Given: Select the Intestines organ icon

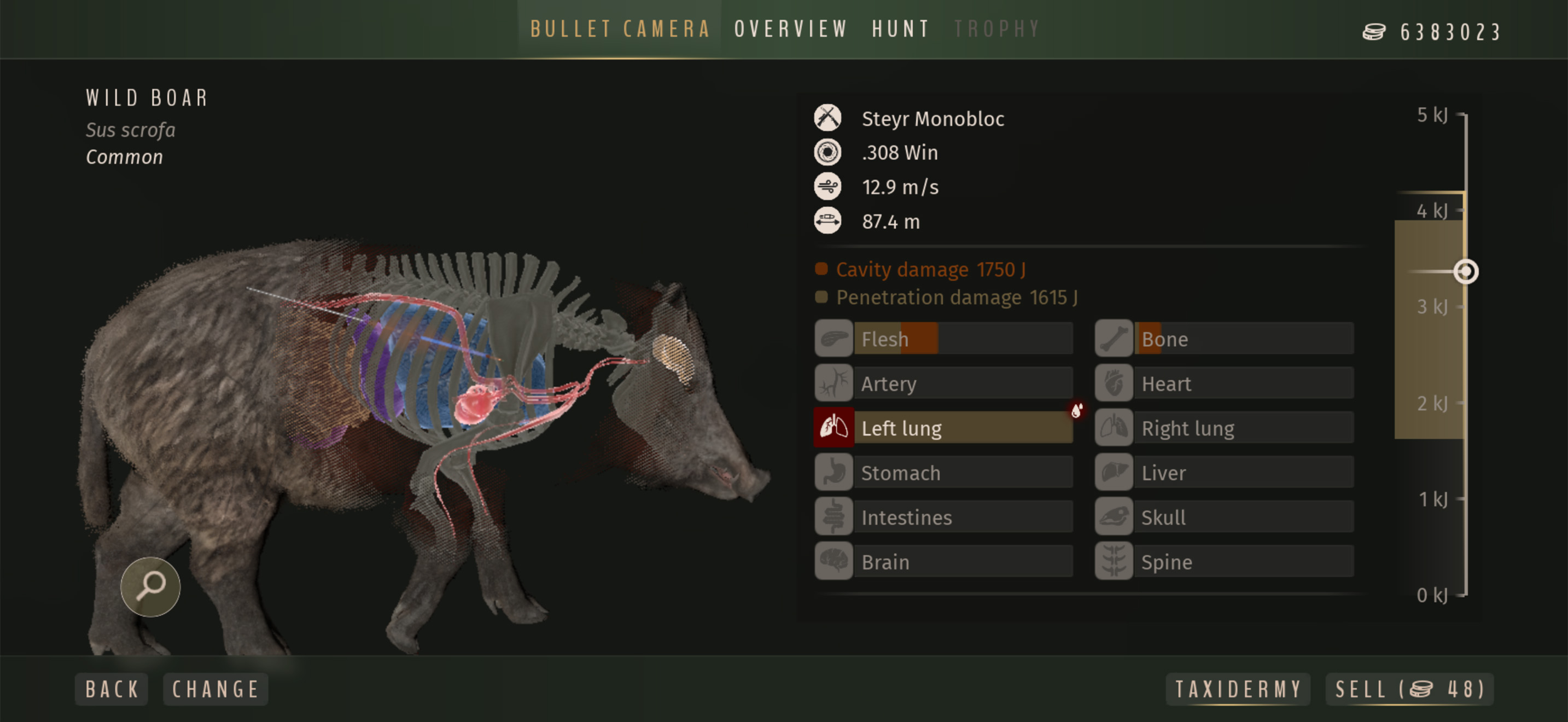Looking at the screenshot, I should click(833, 517).
